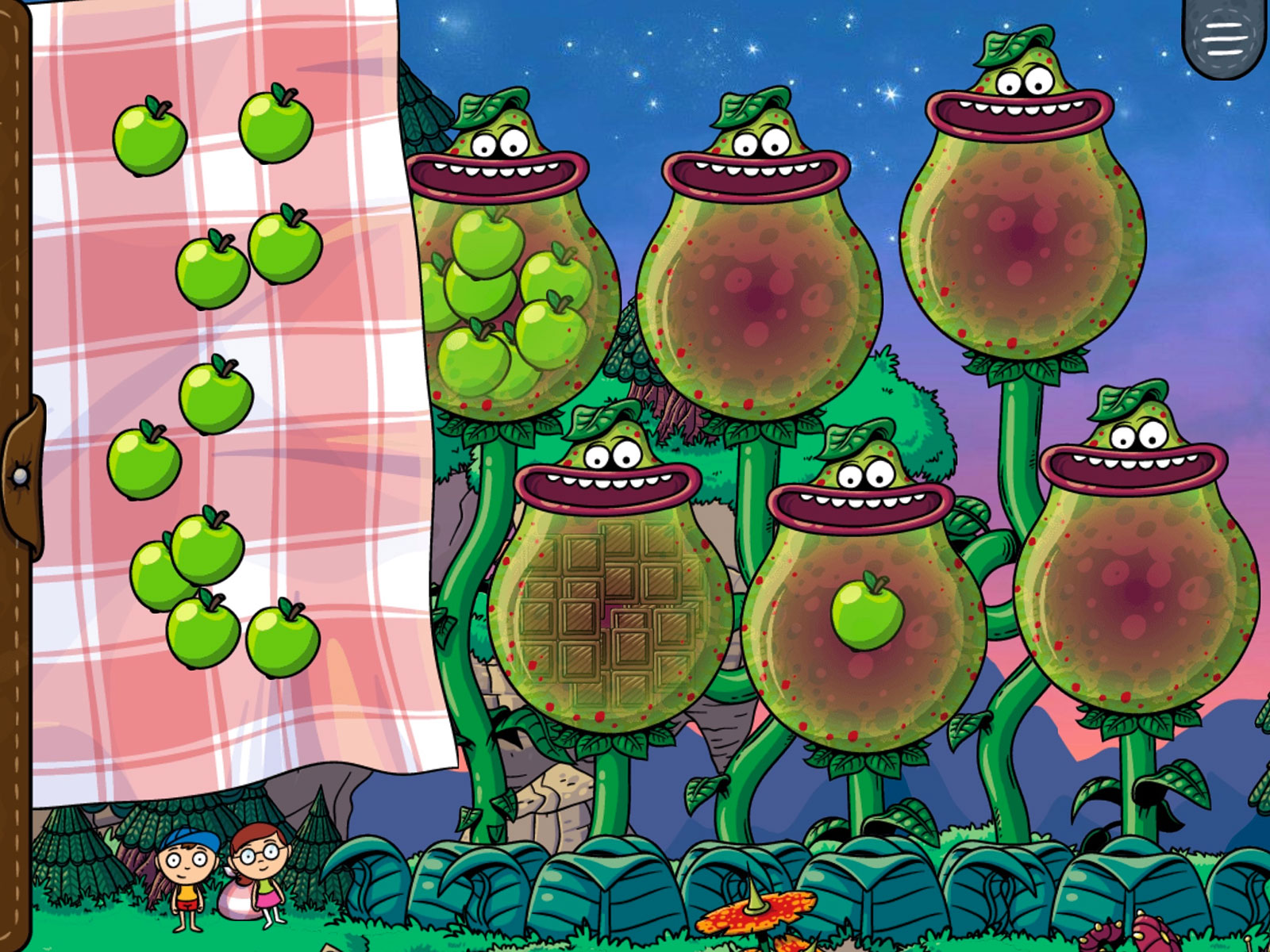Click the leather book clasp tab
This screenshot has width=1270, height=952.
click(21, 476)
